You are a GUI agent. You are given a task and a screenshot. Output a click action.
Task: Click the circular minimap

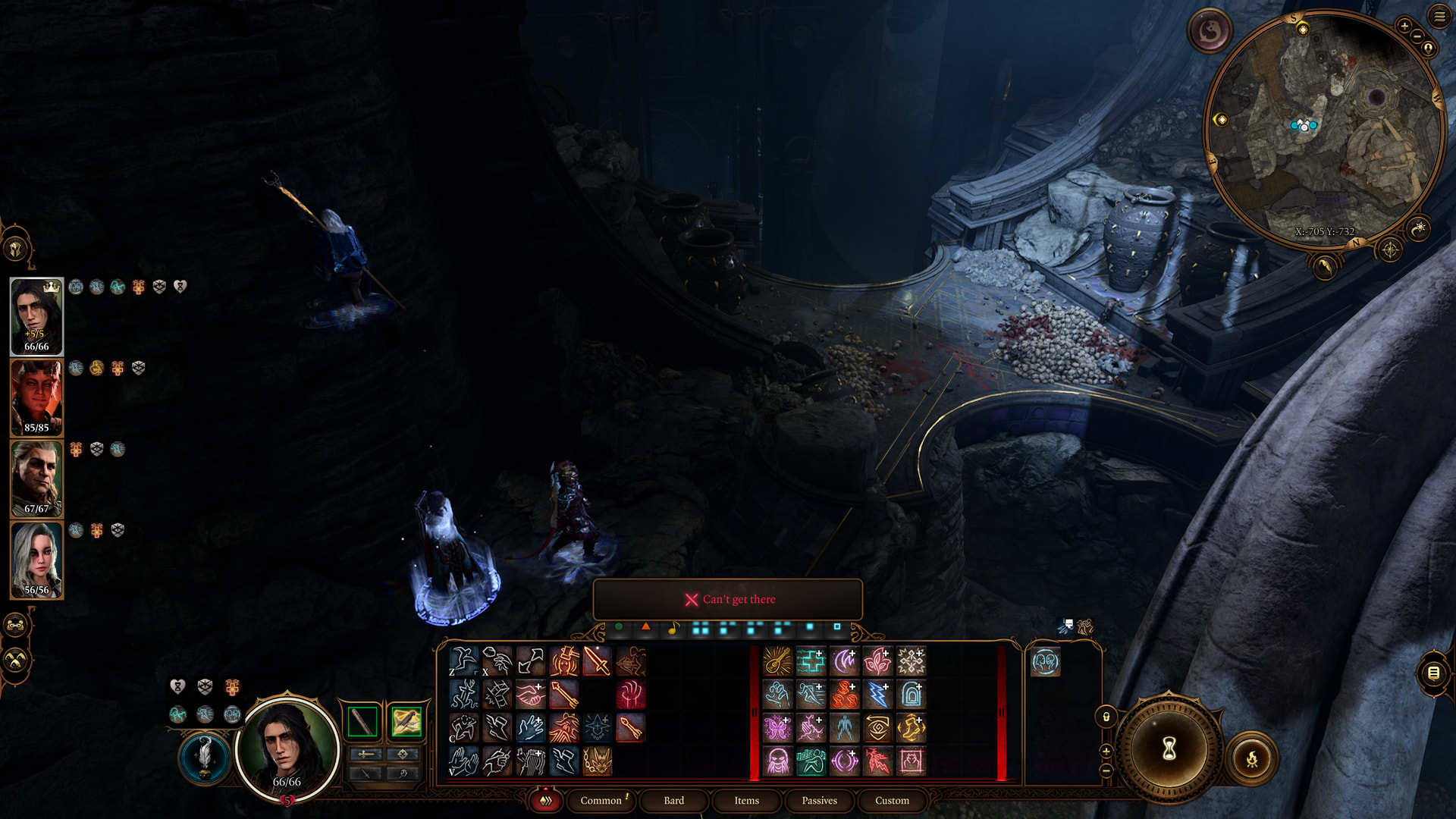coord(1323,129)
